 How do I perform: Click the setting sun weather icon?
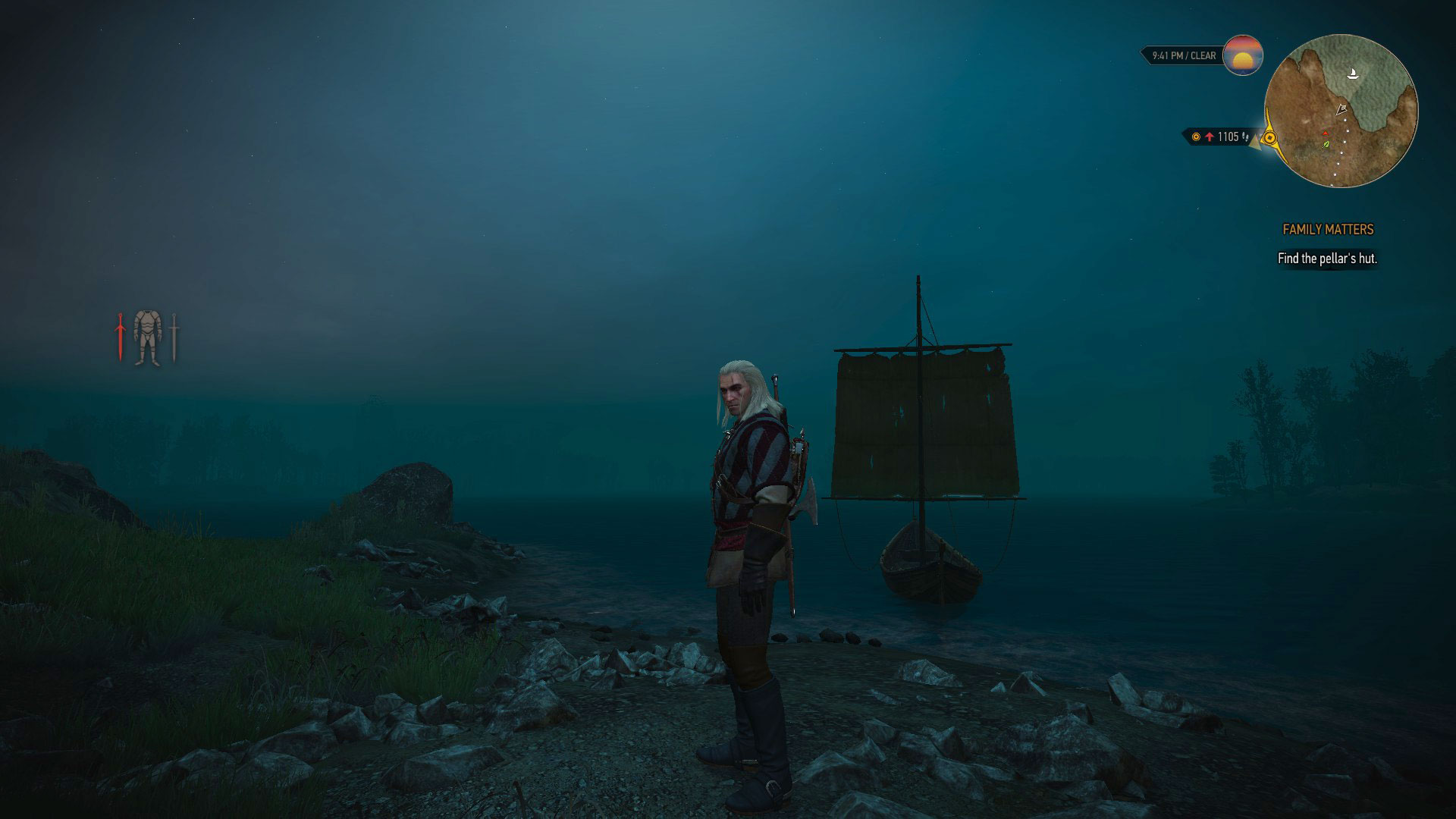pos(1242,56)
